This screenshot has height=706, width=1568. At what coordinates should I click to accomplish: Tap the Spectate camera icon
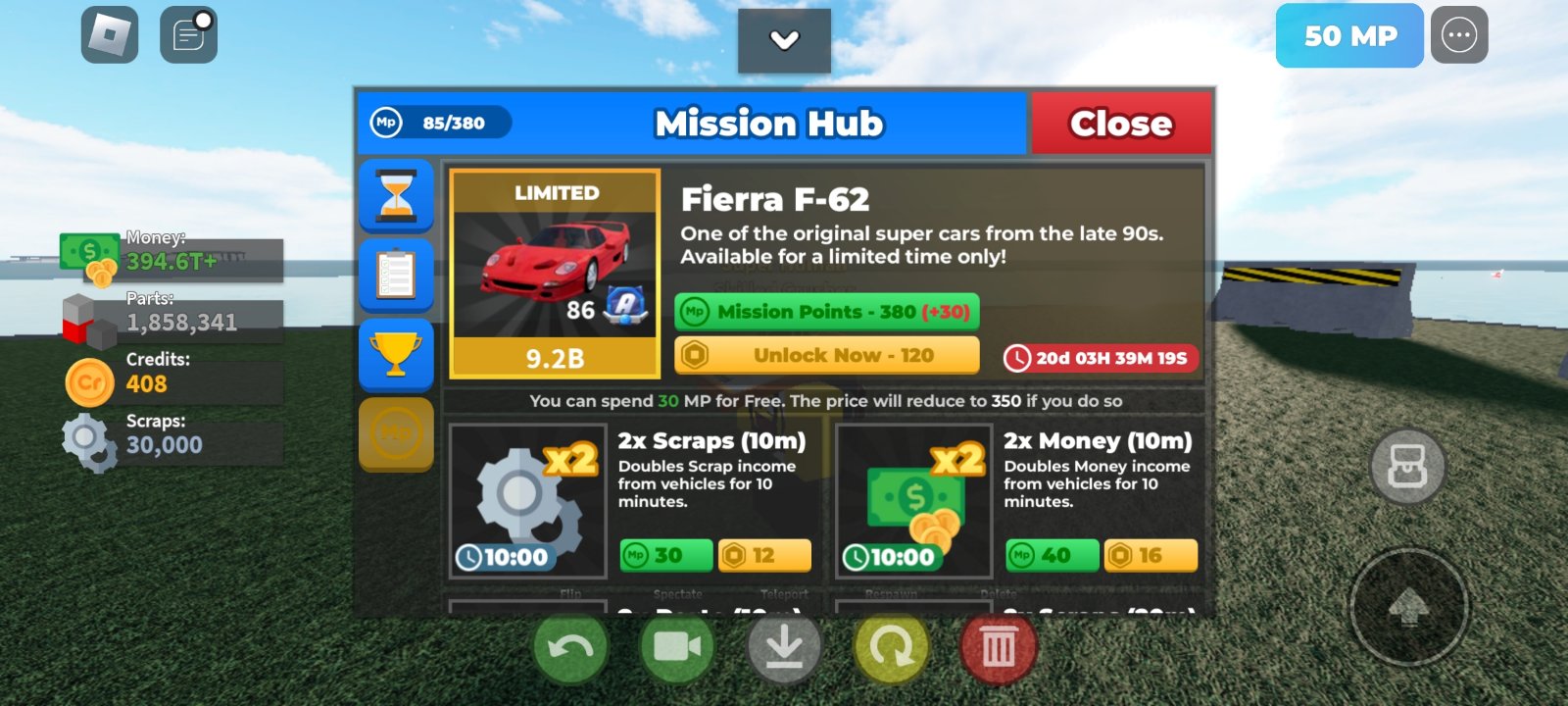click(x=678, y=646)
